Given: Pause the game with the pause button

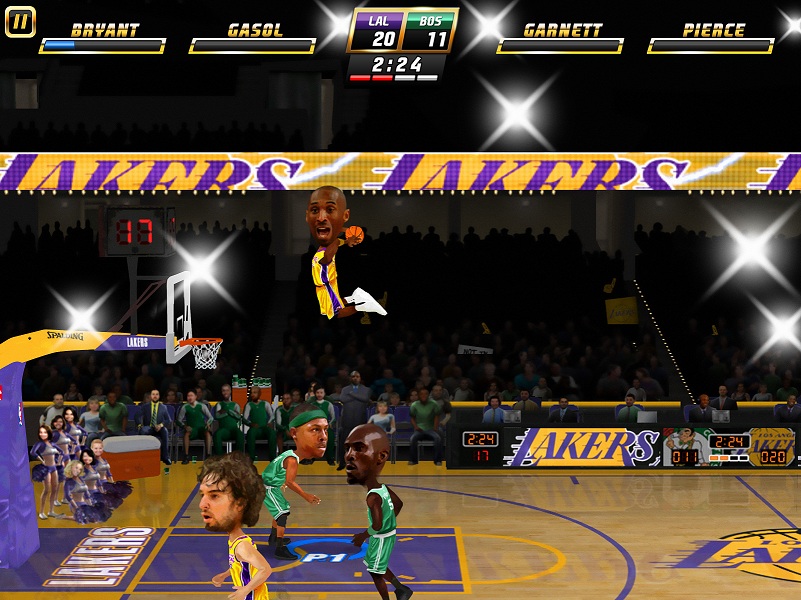Looking at the screenshot, I should tap(20, 21).
